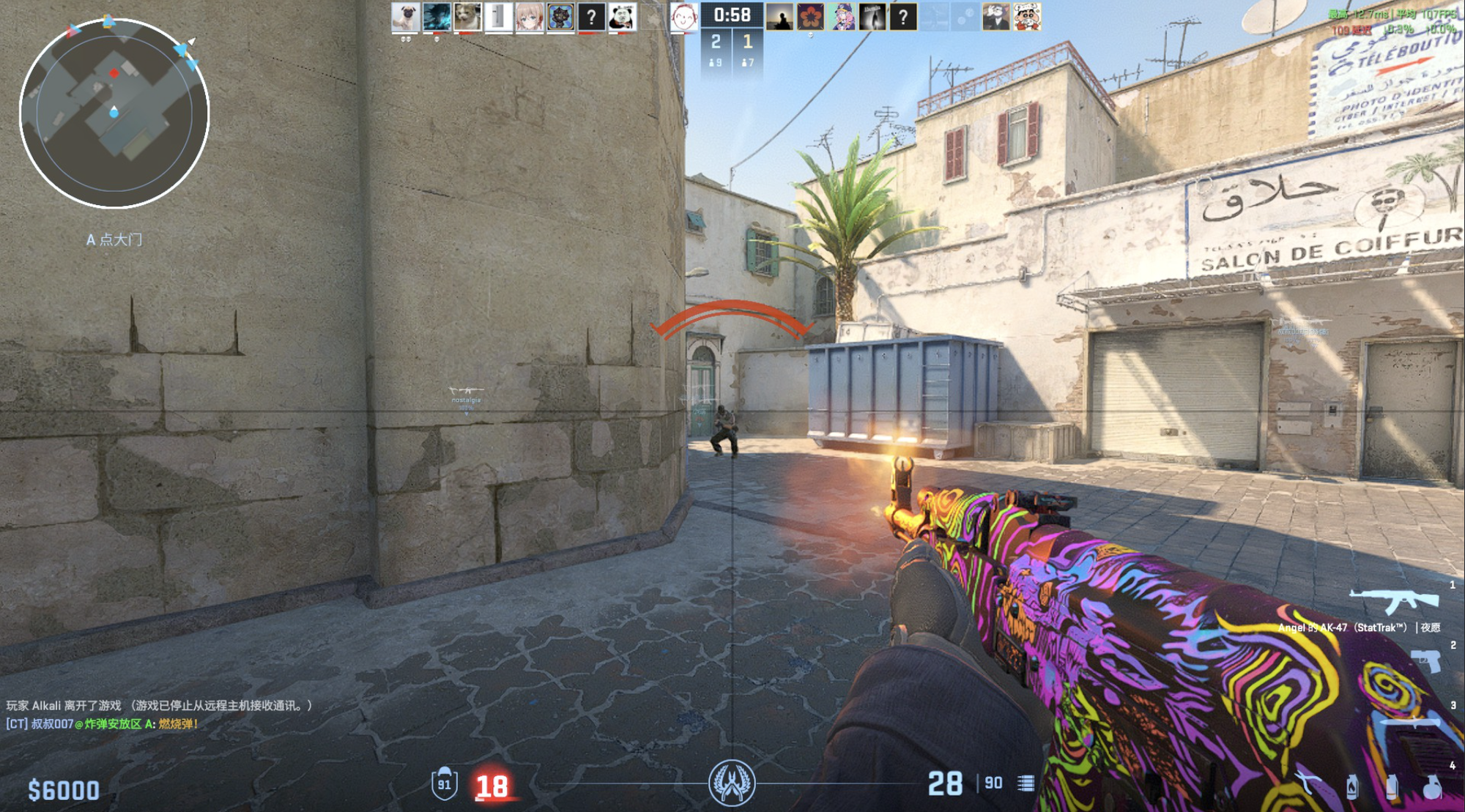1465x812 pixels.
Task: Select the Tom cat player avatar
Action: tap(995, 17)
